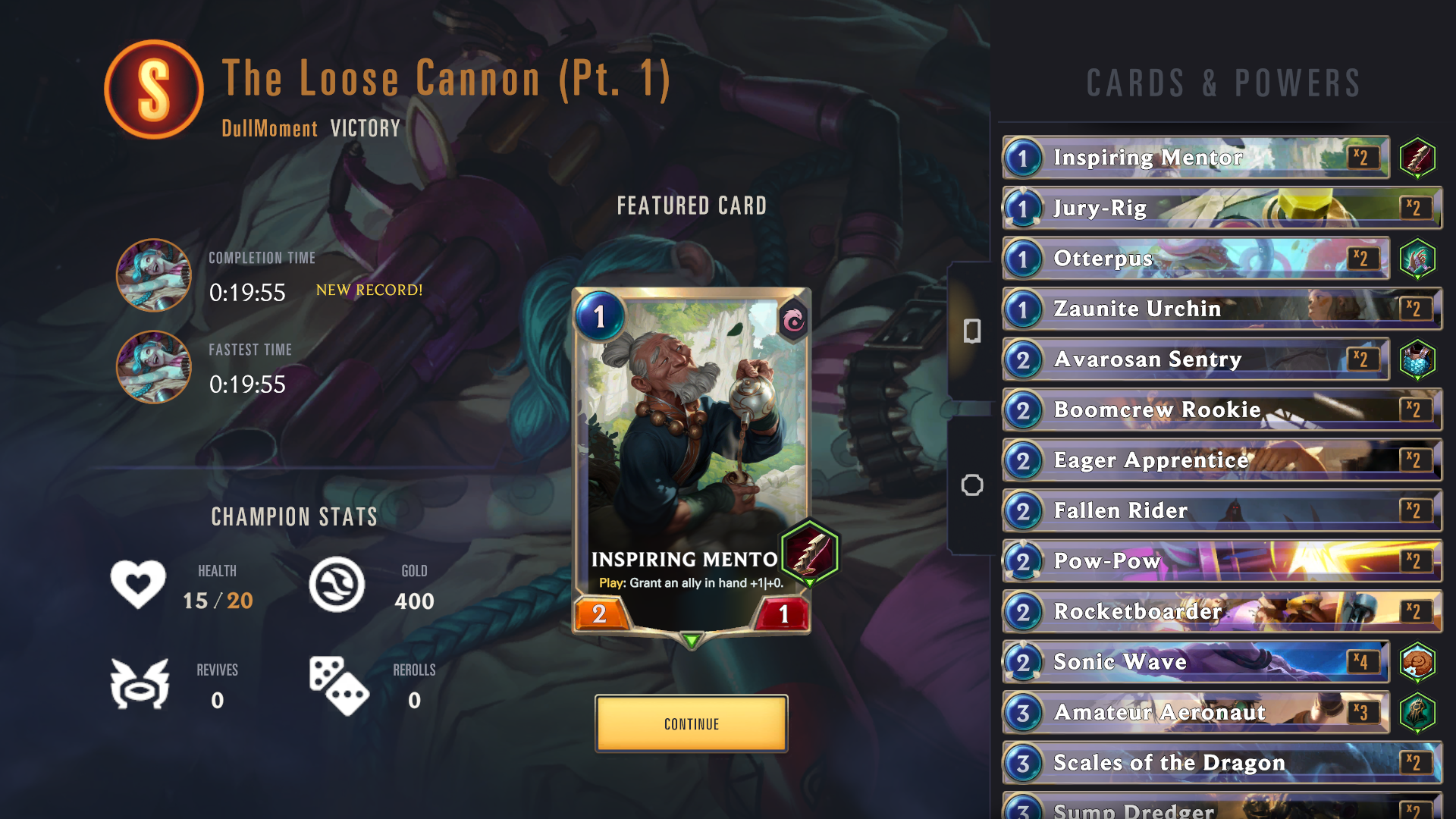View the Boomcrew Rookie card entry
Image resolution: width=1456 pixels, height=819 pixels.
click(x=1221, y=409)
